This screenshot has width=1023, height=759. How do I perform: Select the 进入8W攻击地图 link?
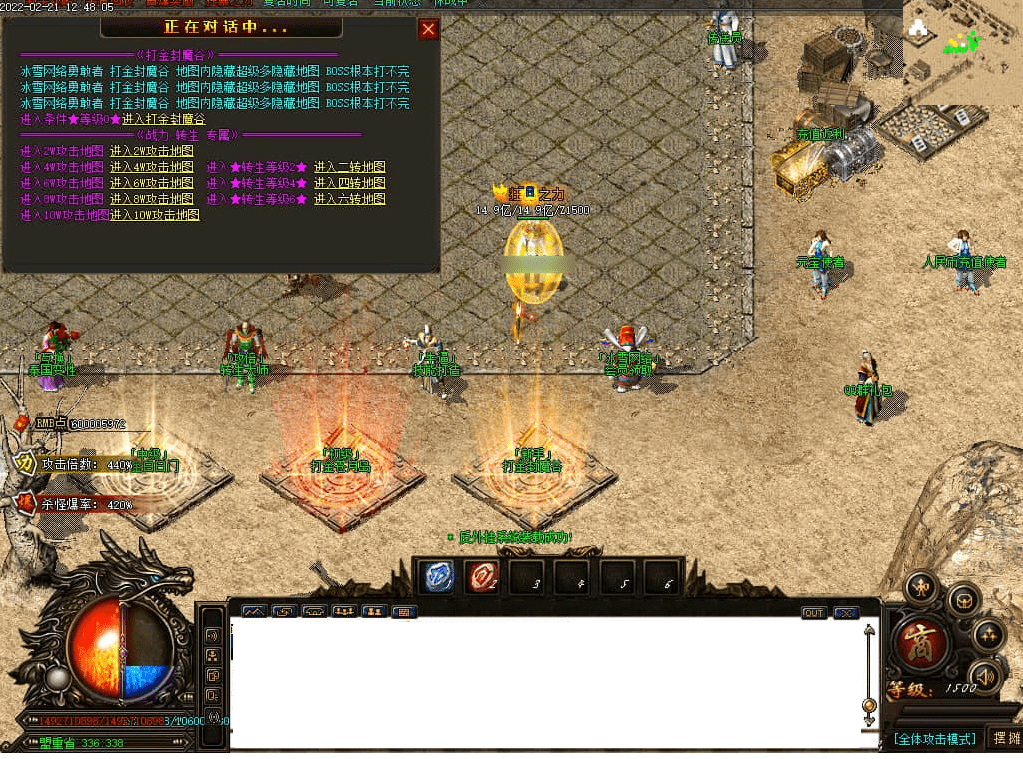point(151,199)
